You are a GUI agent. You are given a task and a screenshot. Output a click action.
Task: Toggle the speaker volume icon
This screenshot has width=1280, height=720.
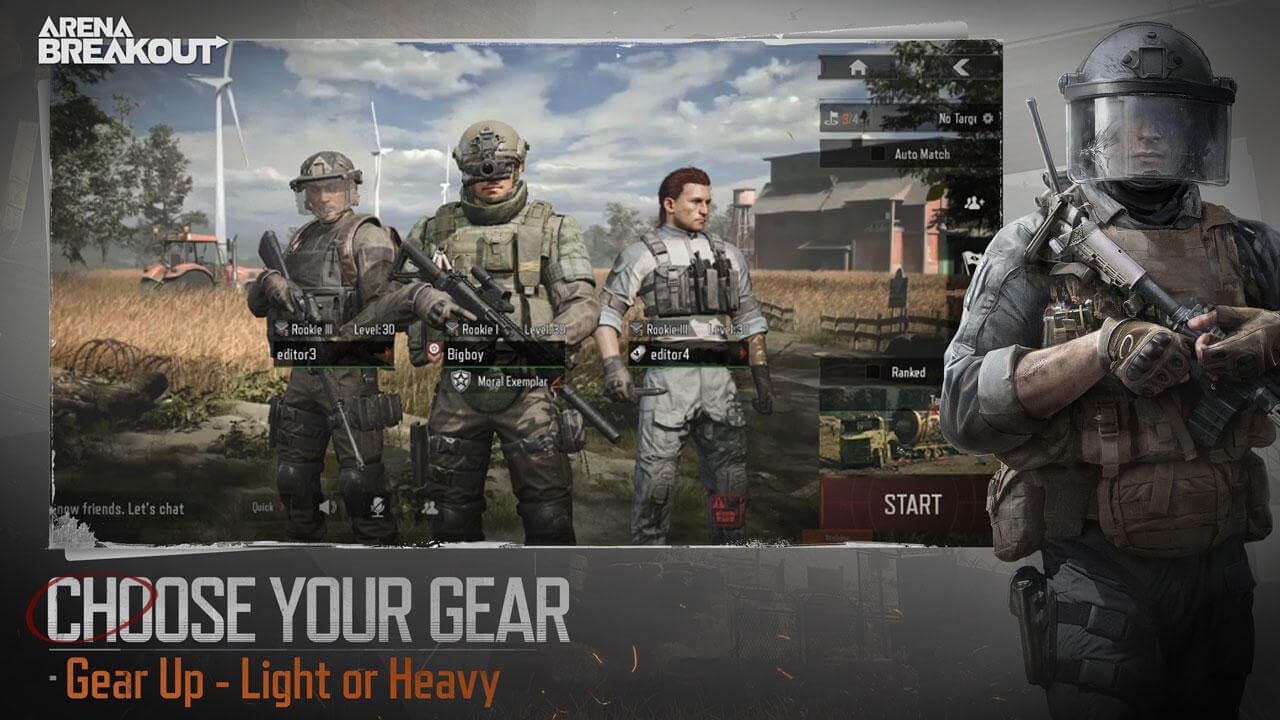coord(328,506)
